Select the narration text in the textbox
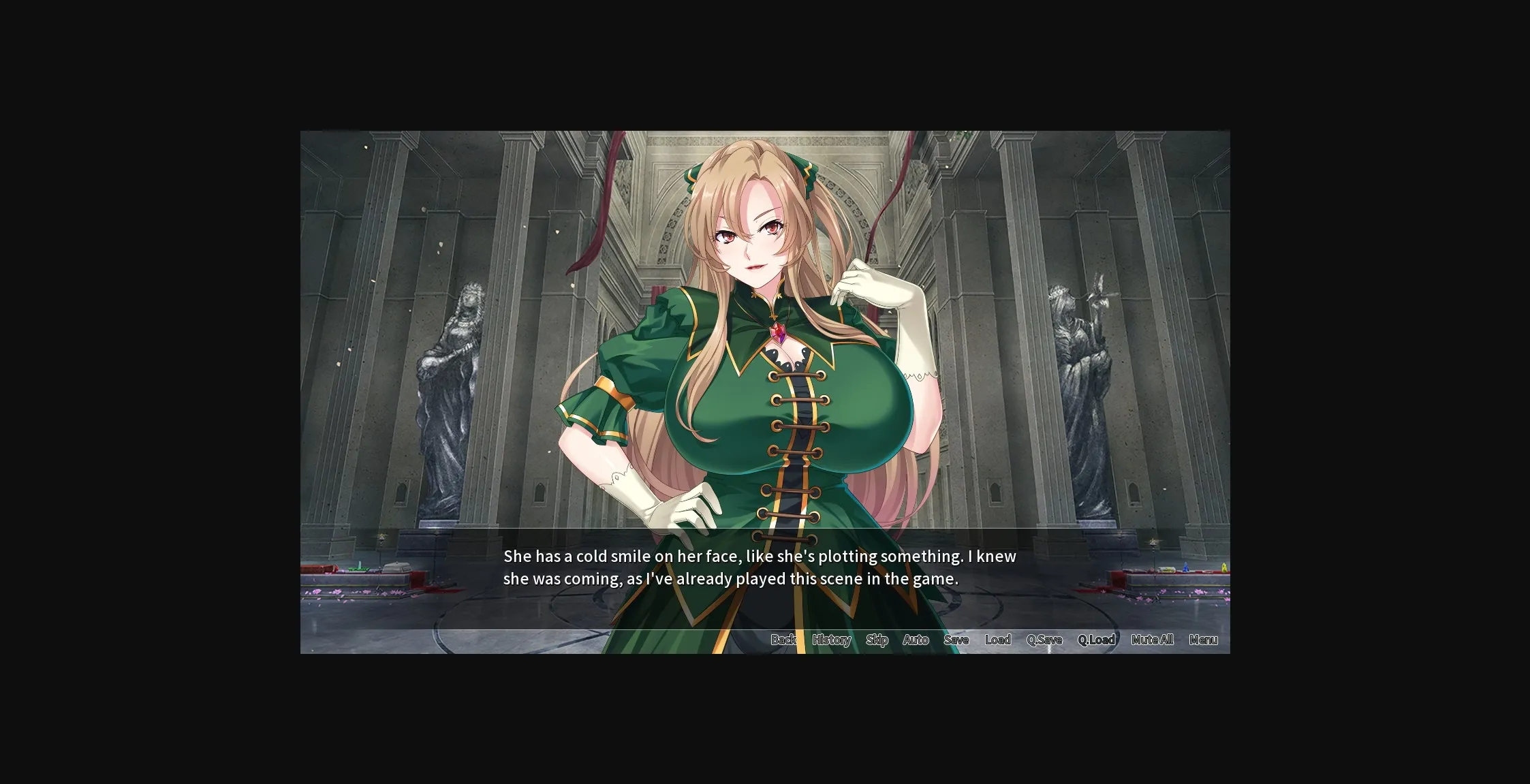Viewport: 1530px width, 784px height. click(759, 567)
